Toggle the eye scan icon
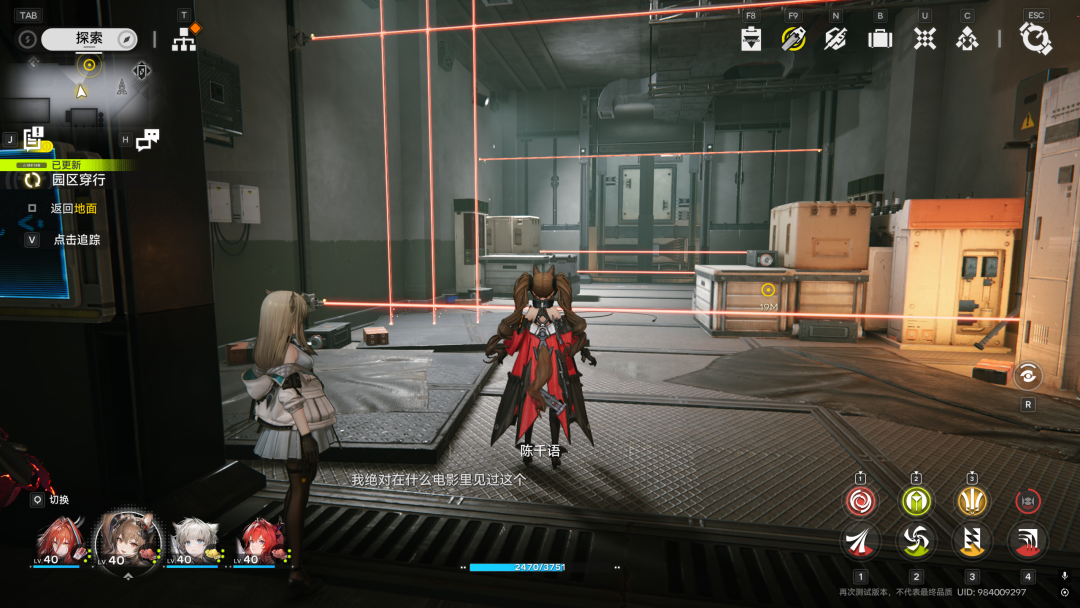 1027,375
